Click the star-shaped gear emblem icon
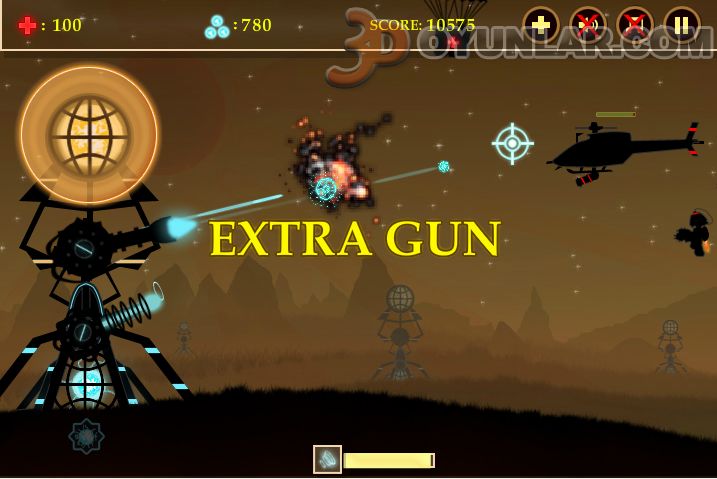The height and width of the screenshot is (479, 717). tap(86, 437)
